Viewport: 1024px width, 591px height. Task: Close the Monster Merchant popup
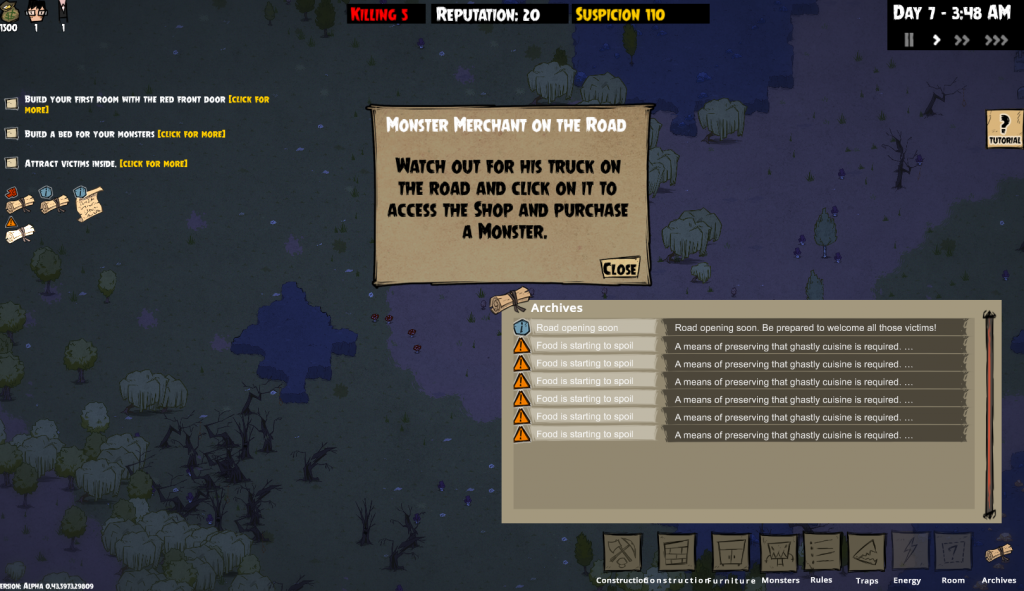point(620,269)
